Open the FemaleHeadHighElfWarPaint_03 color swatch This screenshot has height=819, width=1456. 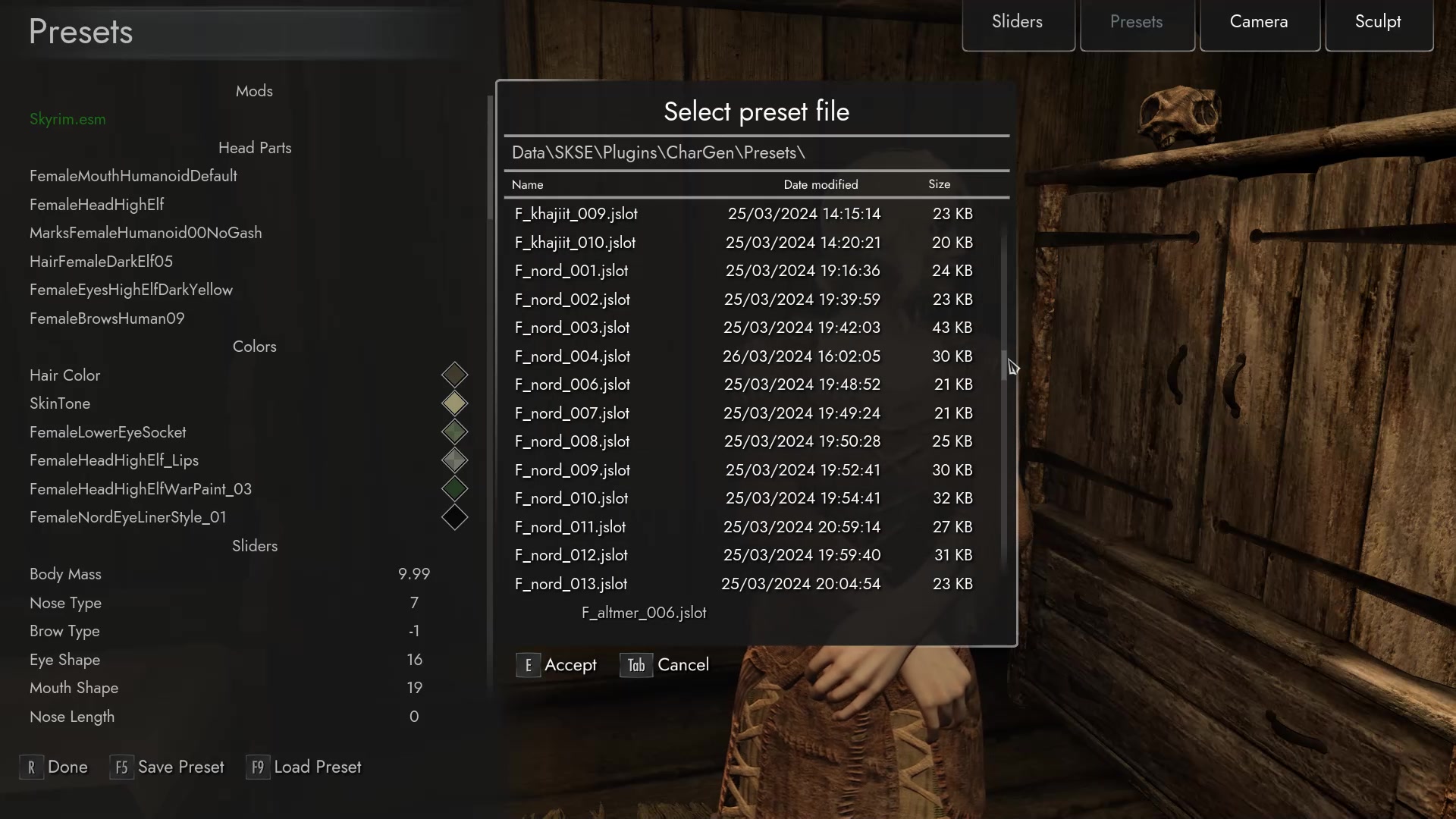tap(454, 488)
